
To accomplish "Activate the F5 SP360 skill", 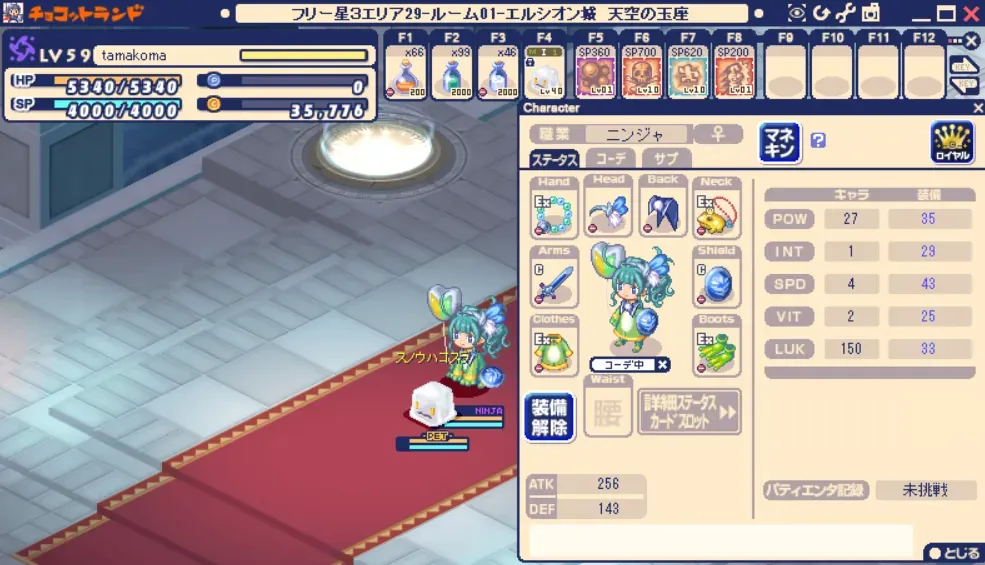I will click(x=594, y=73).
